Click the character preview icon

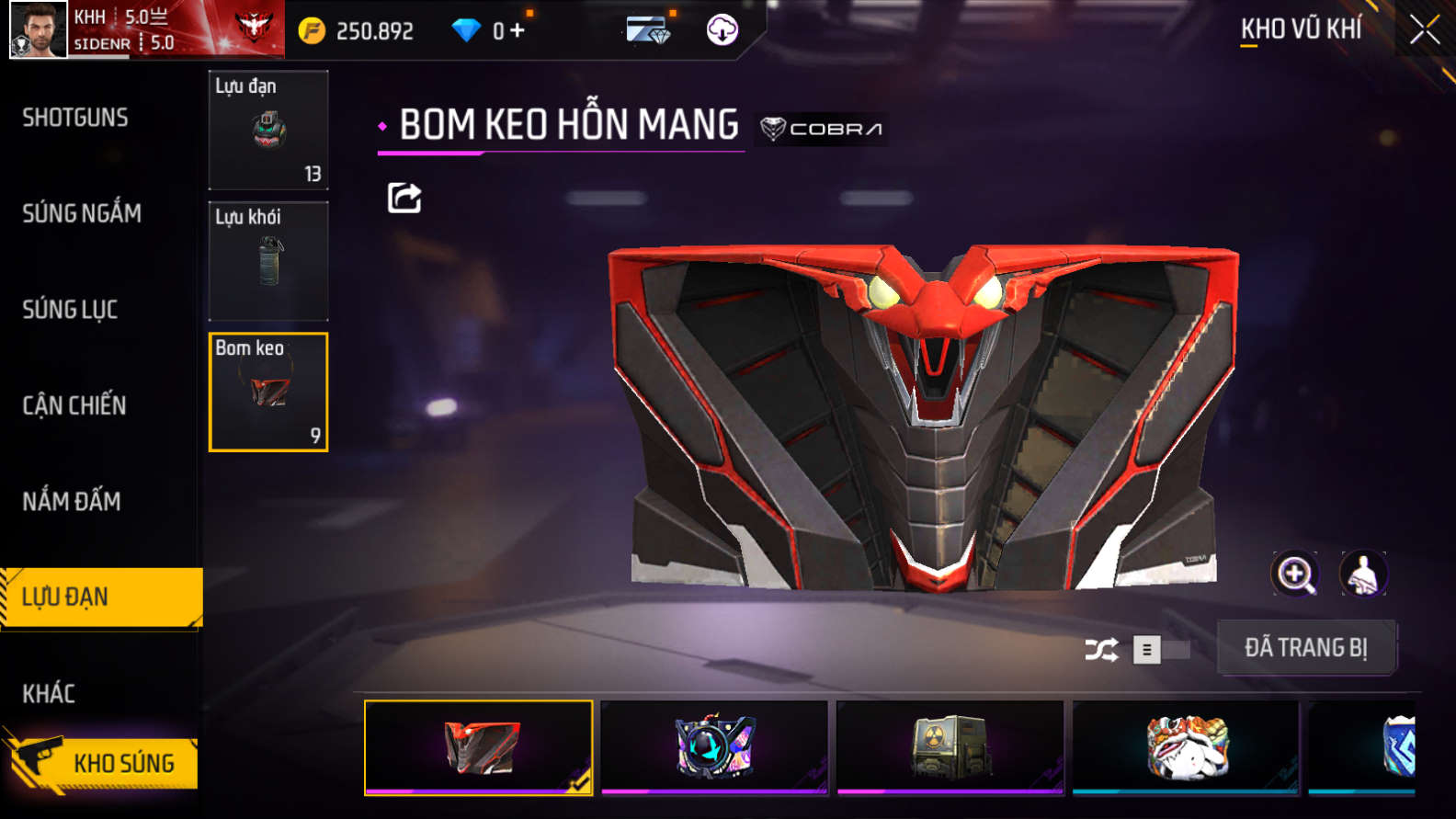[1363, 574]
